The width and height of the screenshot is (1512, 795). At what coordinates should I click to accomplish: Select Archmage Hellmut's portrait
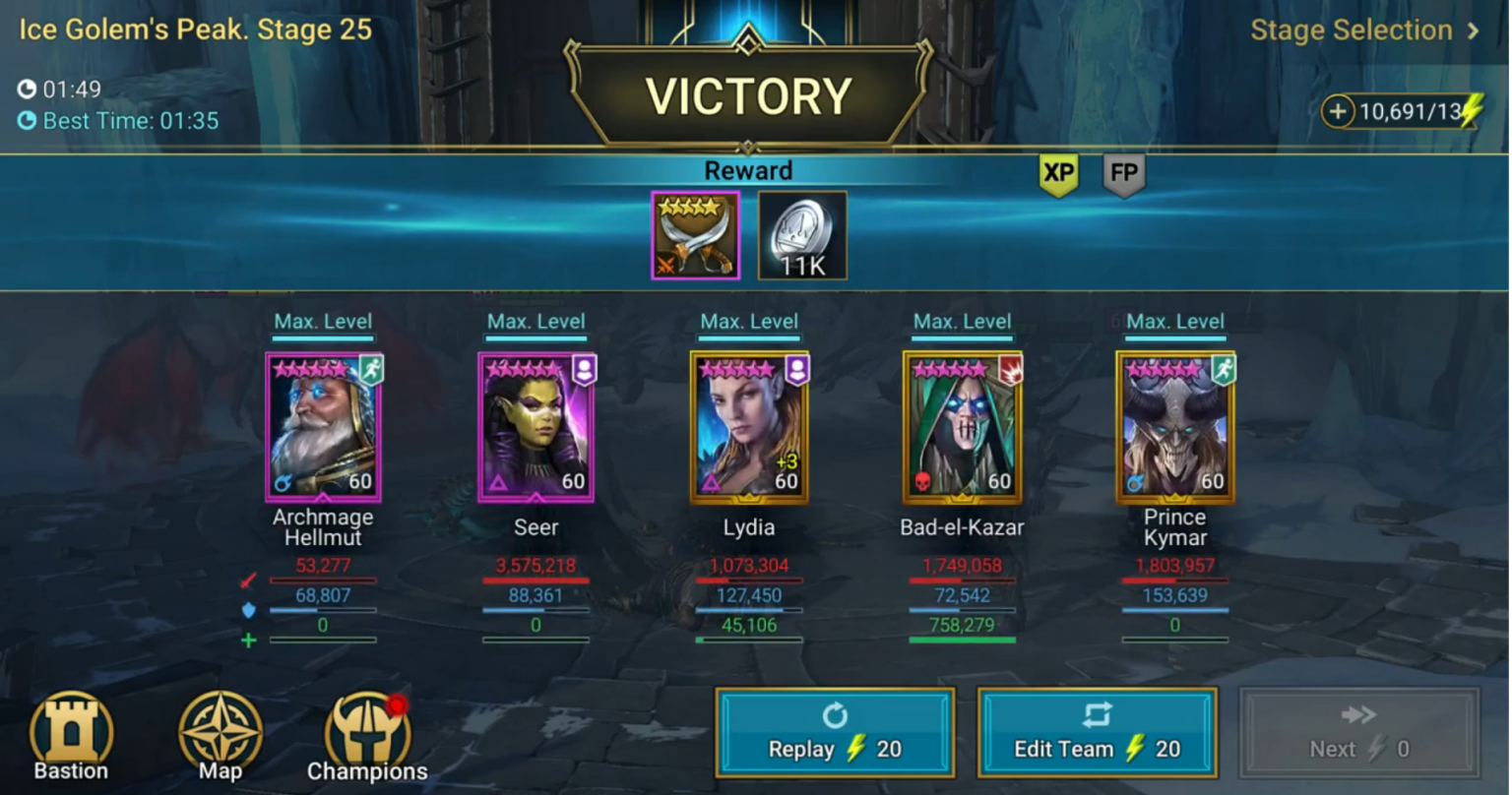pos(323,427)
